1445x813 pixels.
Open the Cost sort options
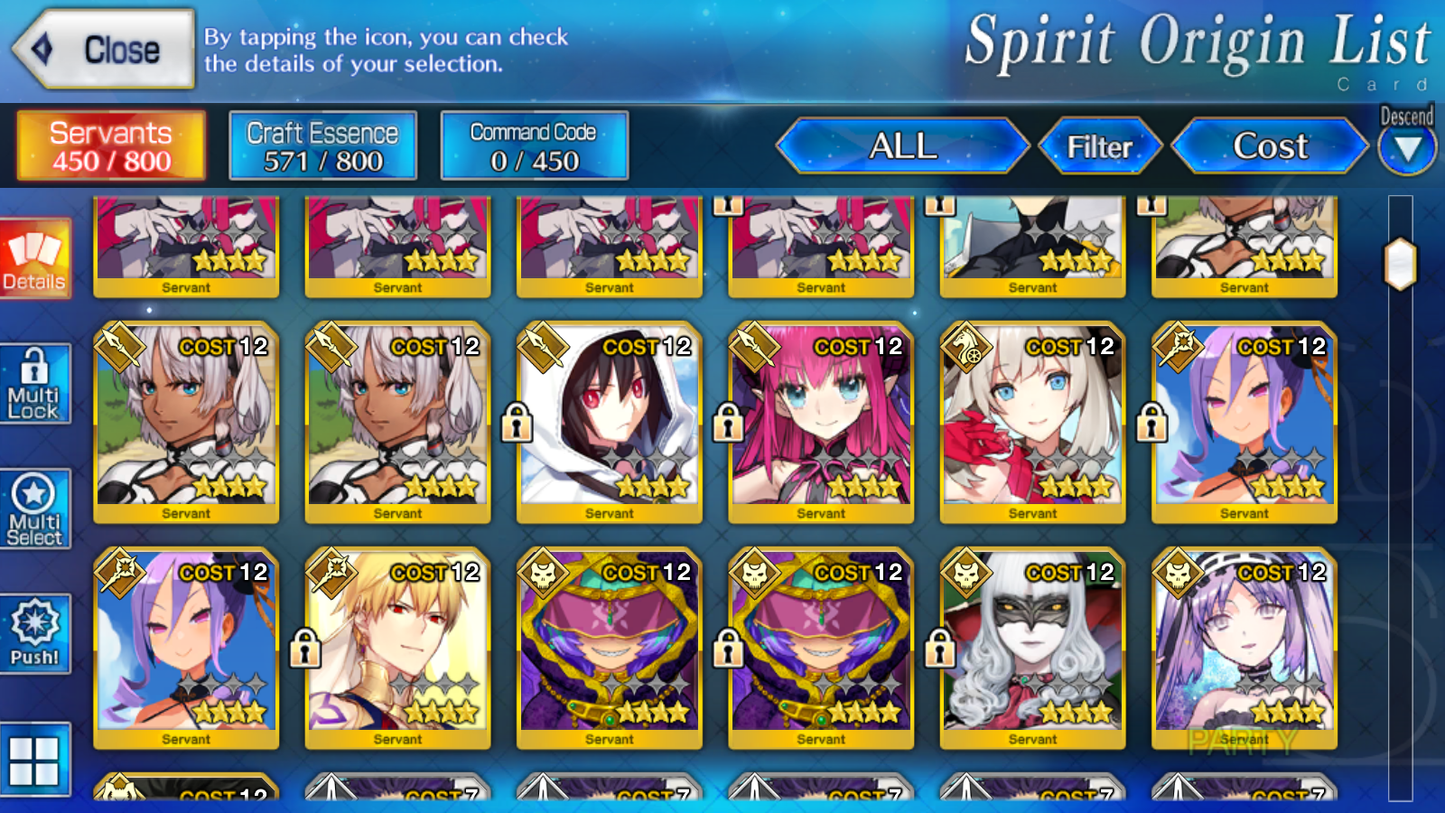click(x=1269, y=146)
